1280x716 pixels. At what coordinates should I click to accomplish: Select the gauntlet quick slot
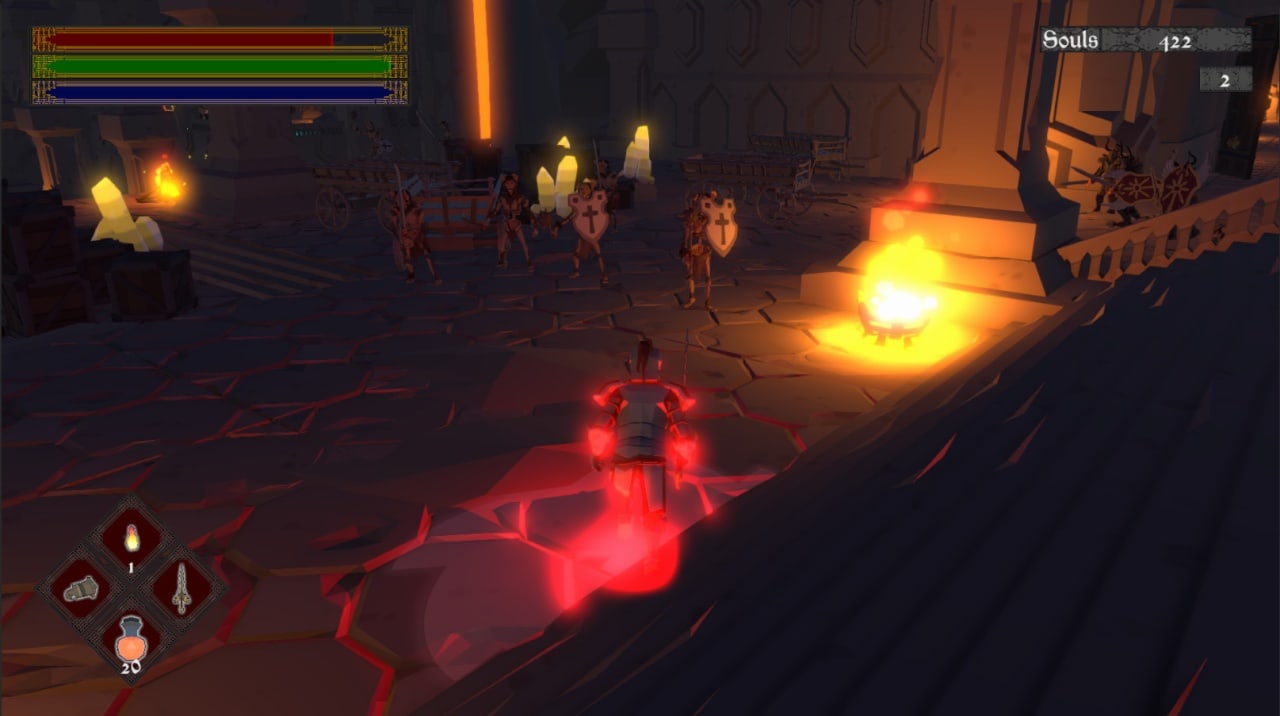tap(80, 590)
